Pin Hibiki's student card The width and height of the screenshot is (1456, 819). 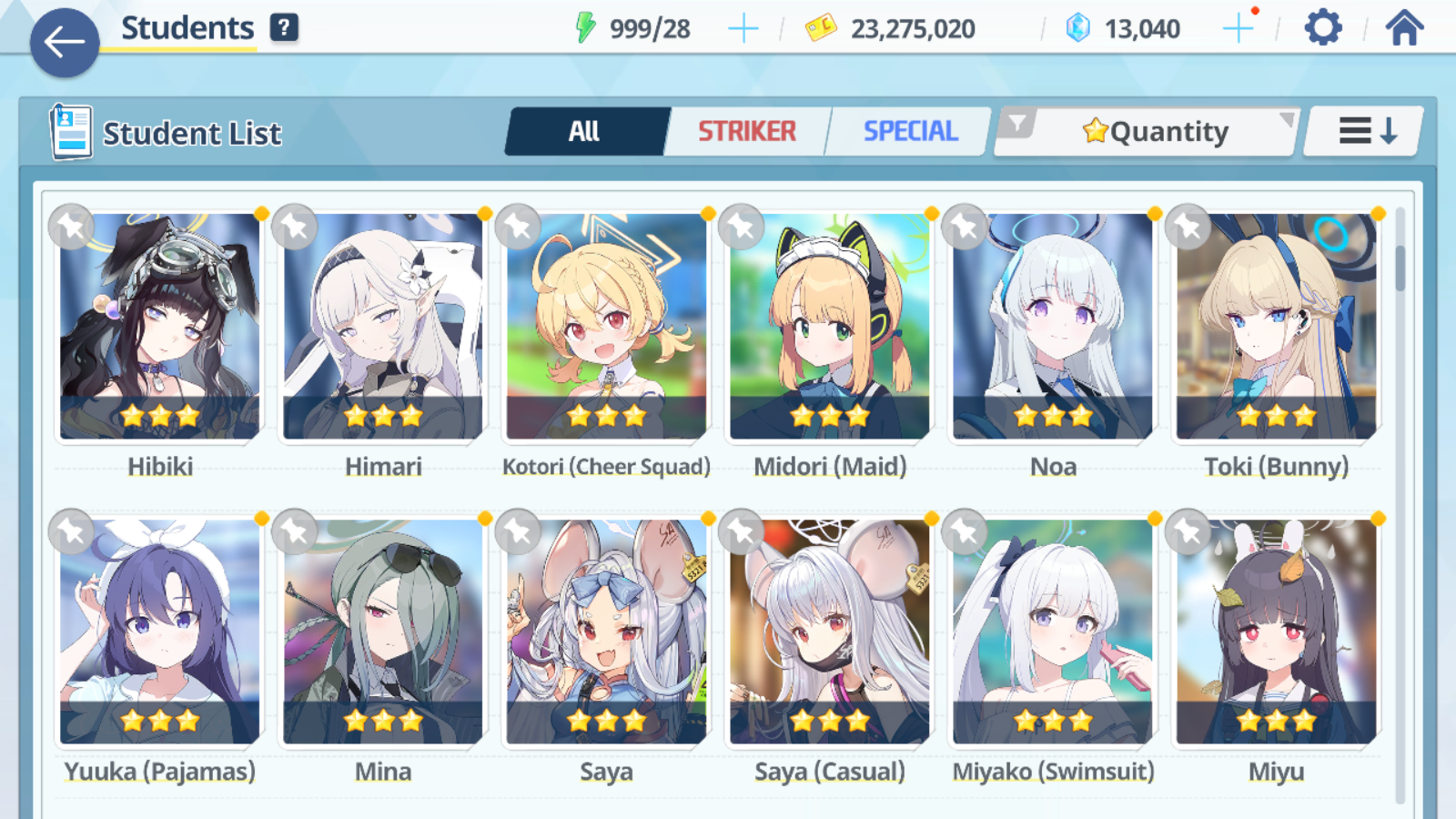[68, 227]
